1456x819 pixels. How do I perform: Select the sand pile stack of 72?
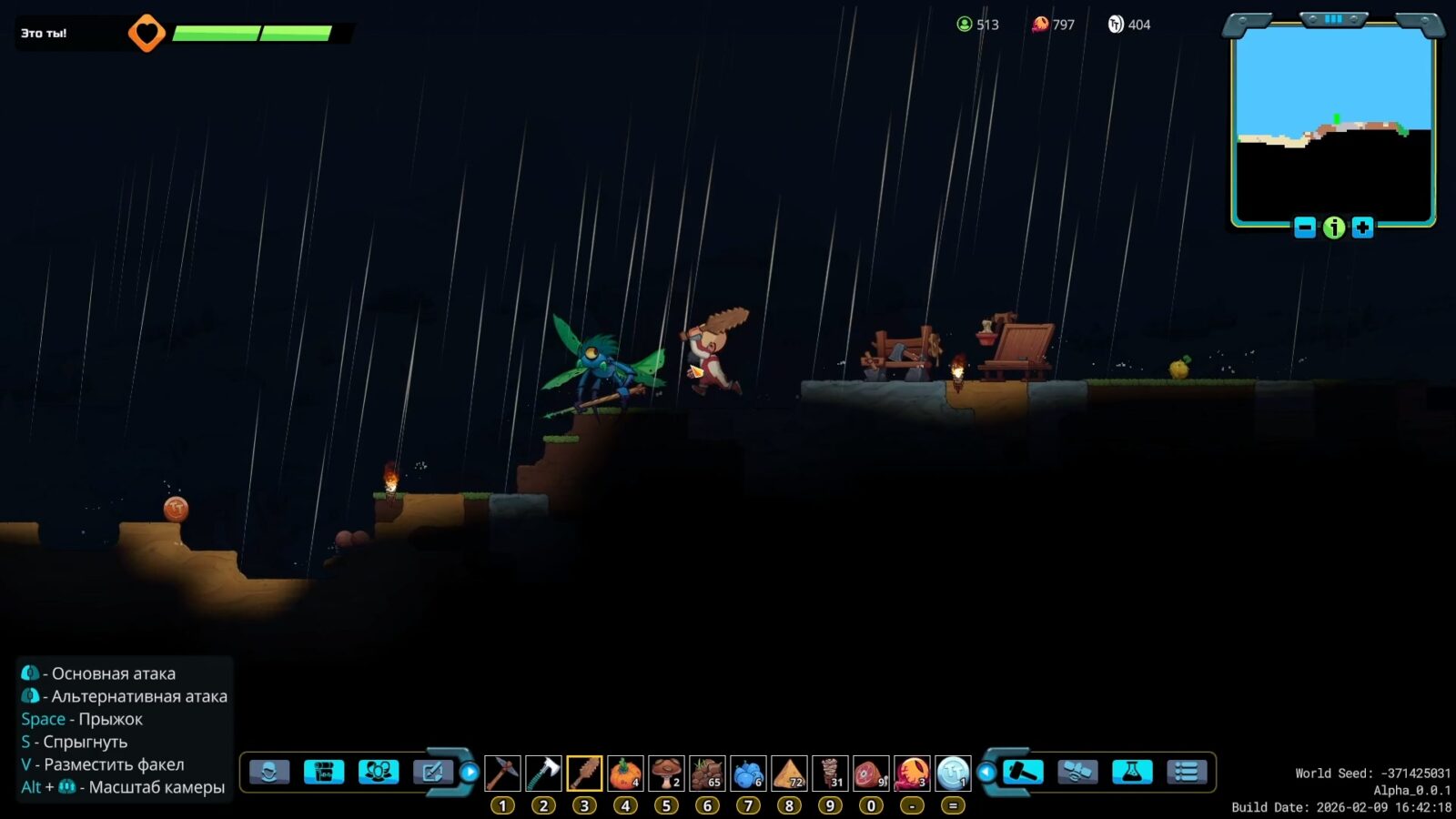(x=789, y=773)
